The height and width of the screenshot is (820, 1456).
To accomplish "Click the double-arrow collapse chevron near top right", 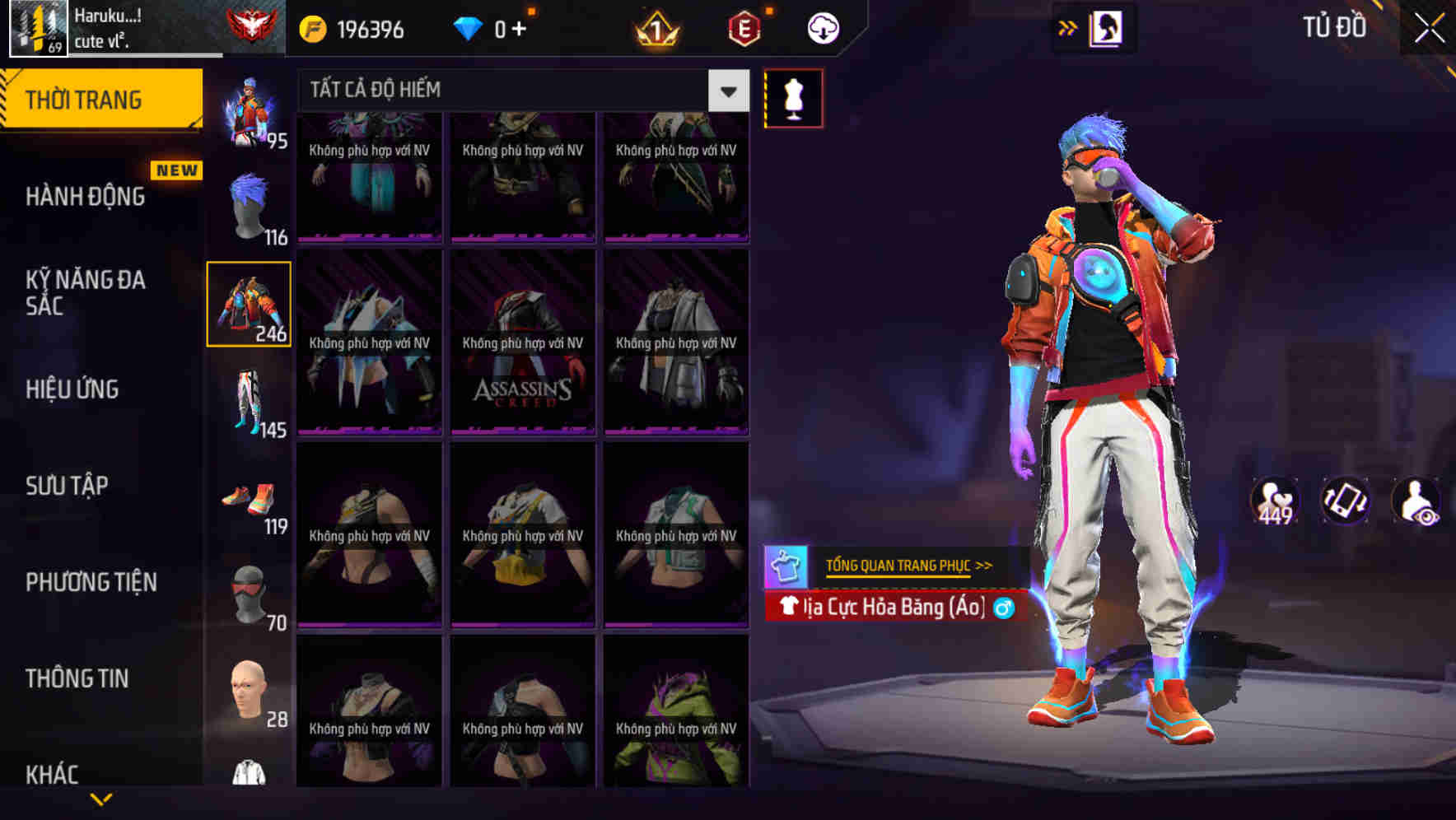I will (1068, 27).
